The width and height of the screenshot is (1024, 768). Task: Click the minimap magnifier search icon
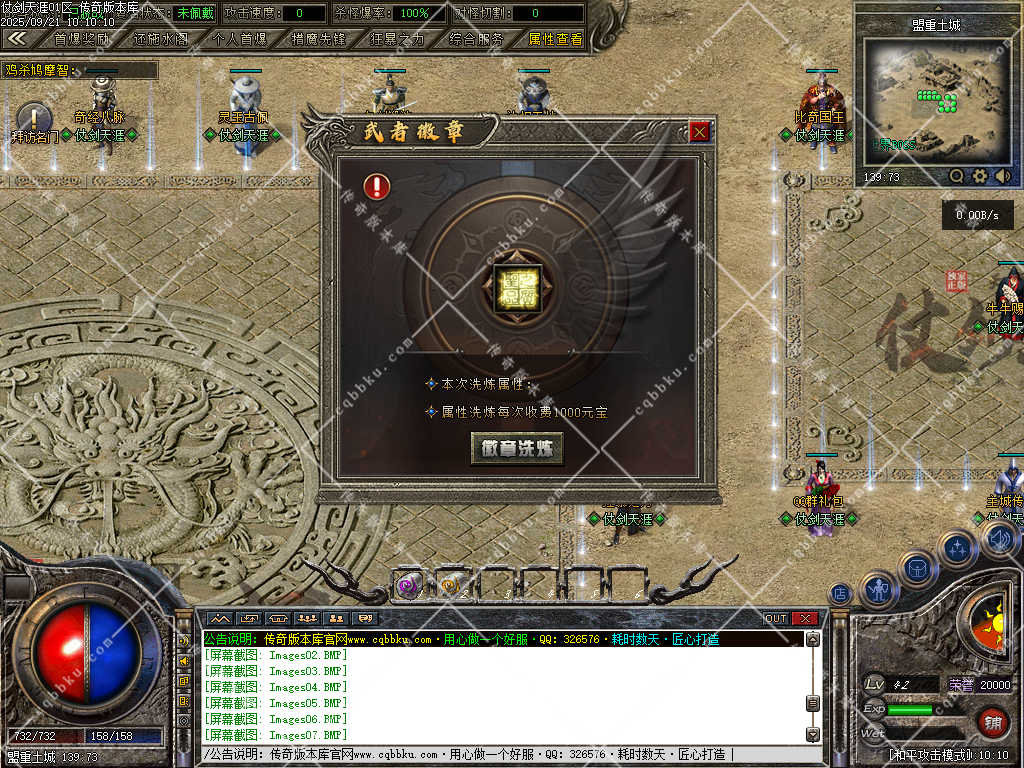pos(957,176)
